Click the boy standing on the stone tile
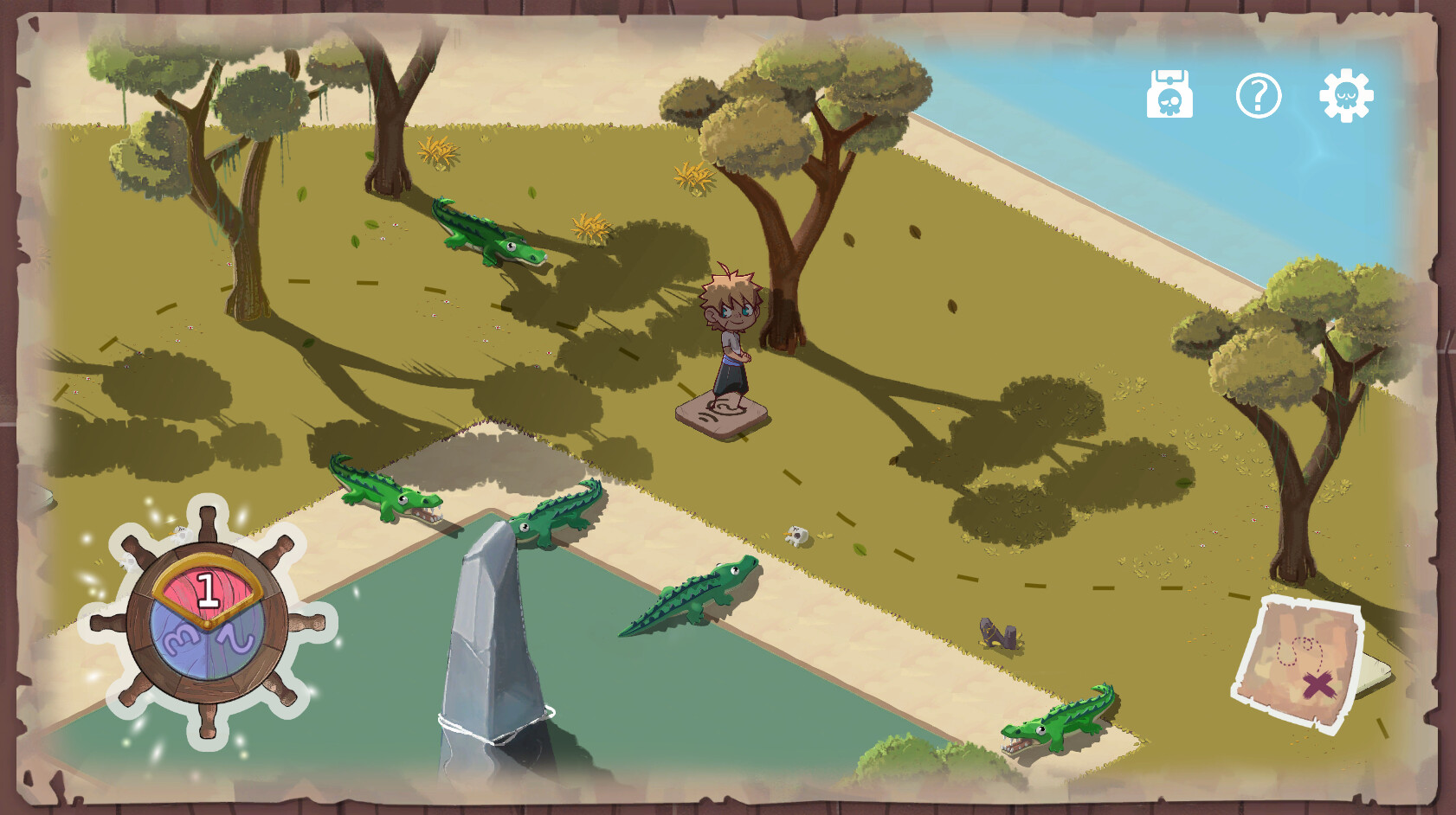This screenshot has width=1456, height=815. click(731, 344)
